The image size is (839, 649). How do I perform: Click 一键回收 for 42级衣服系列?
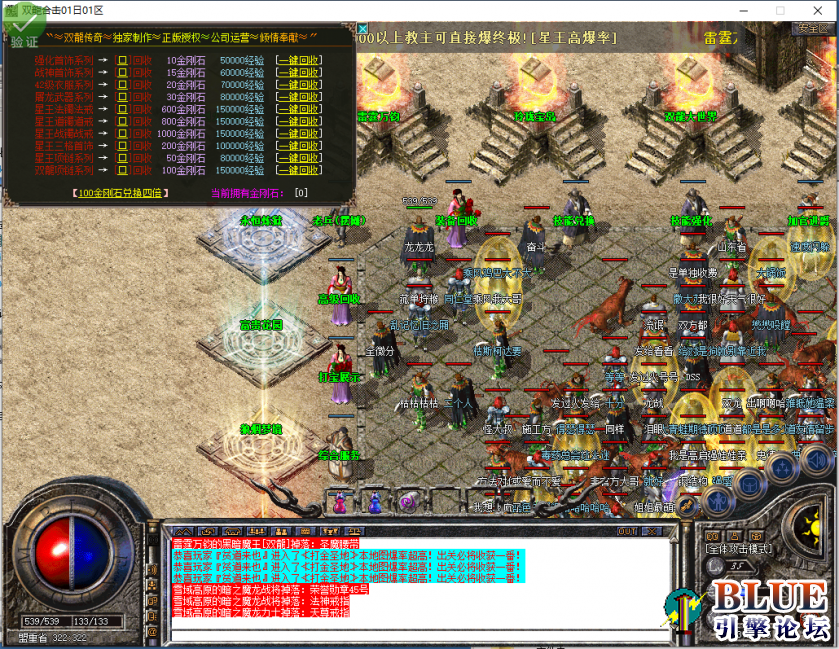coord(299,85)
